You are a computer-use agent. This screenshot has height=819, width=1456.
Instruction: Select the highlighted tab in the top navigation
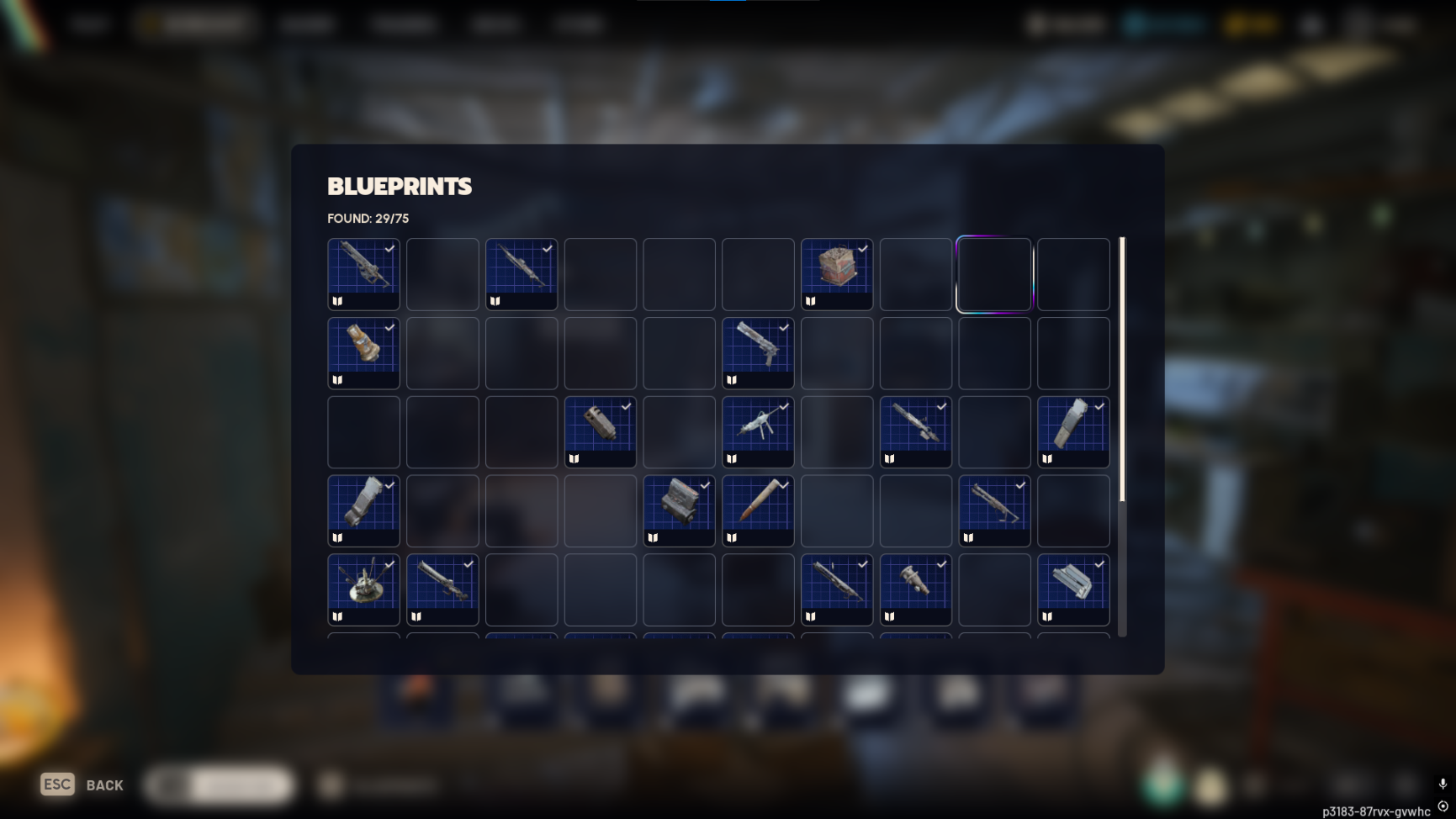[x=195, y=24]
